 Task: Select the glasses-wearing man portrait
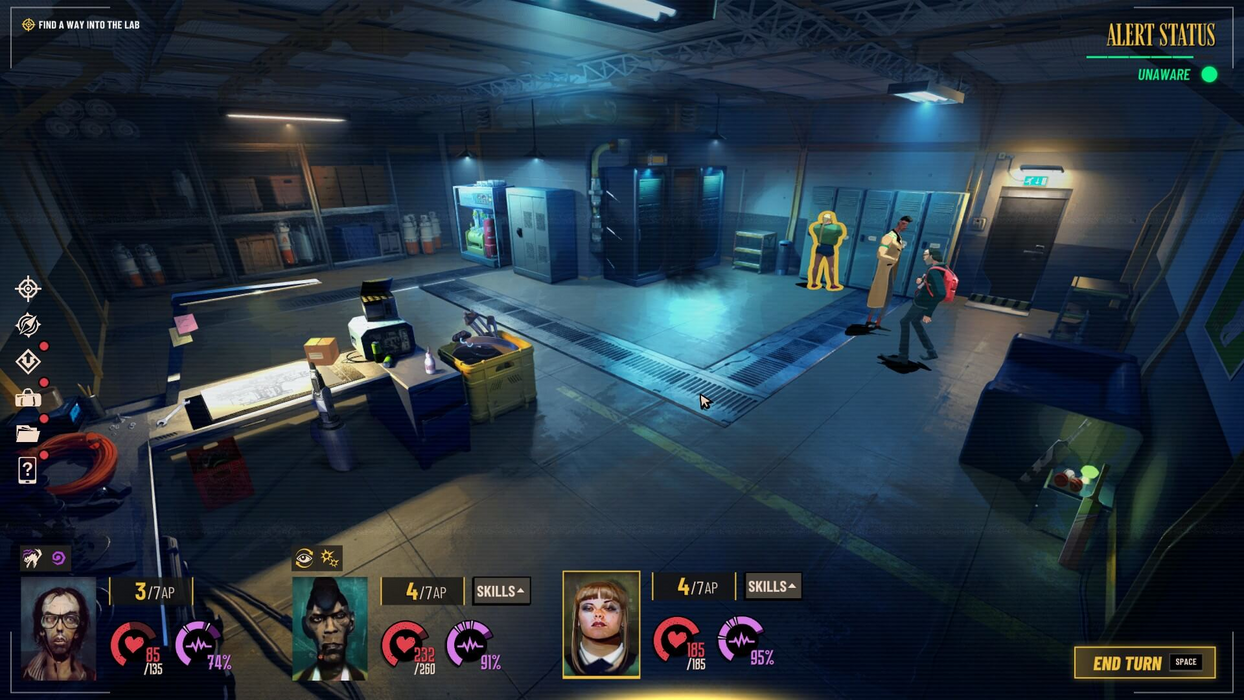58,628
